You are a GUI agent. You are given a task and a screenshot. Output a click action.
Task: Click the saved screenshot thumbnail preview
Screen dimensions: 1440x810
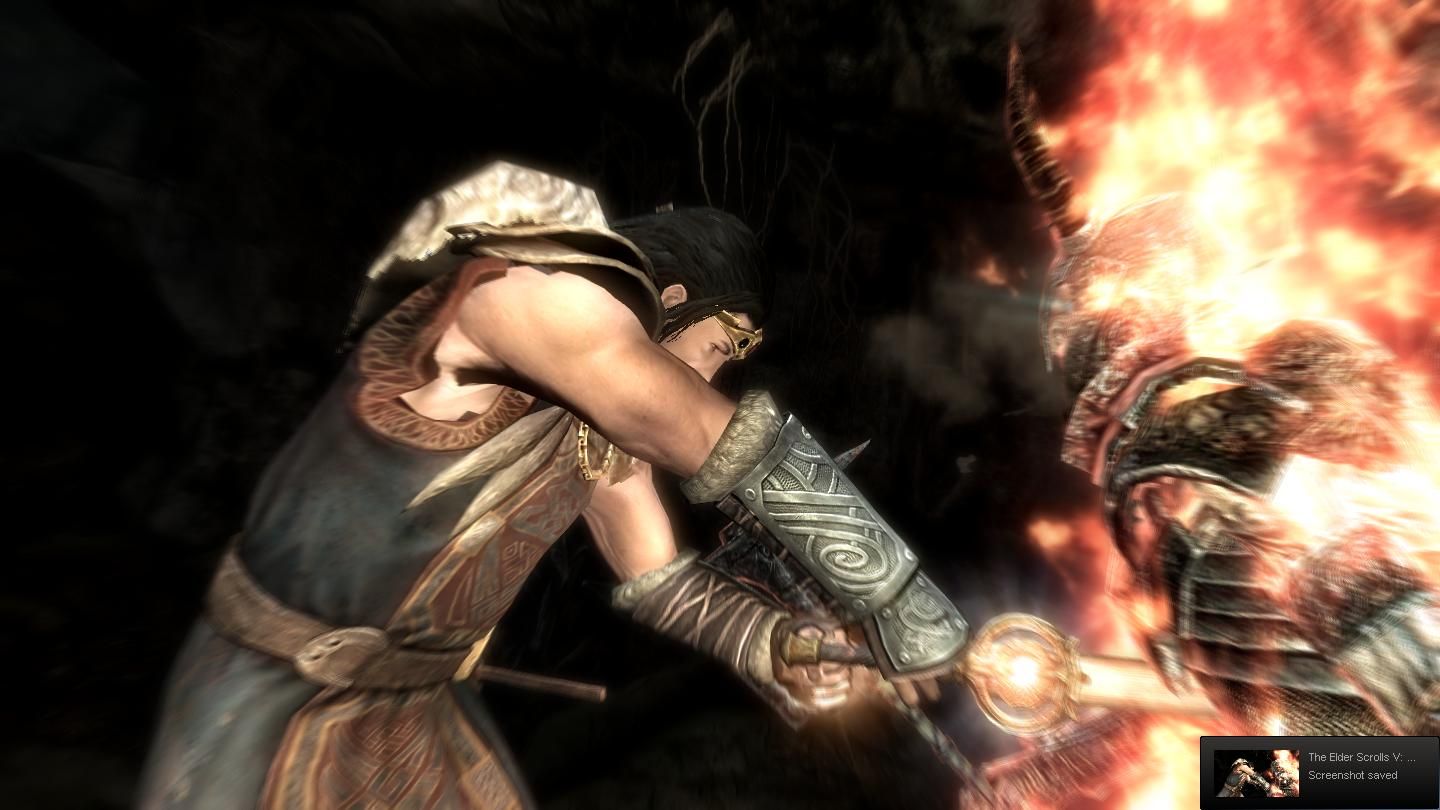point(1256,772)
